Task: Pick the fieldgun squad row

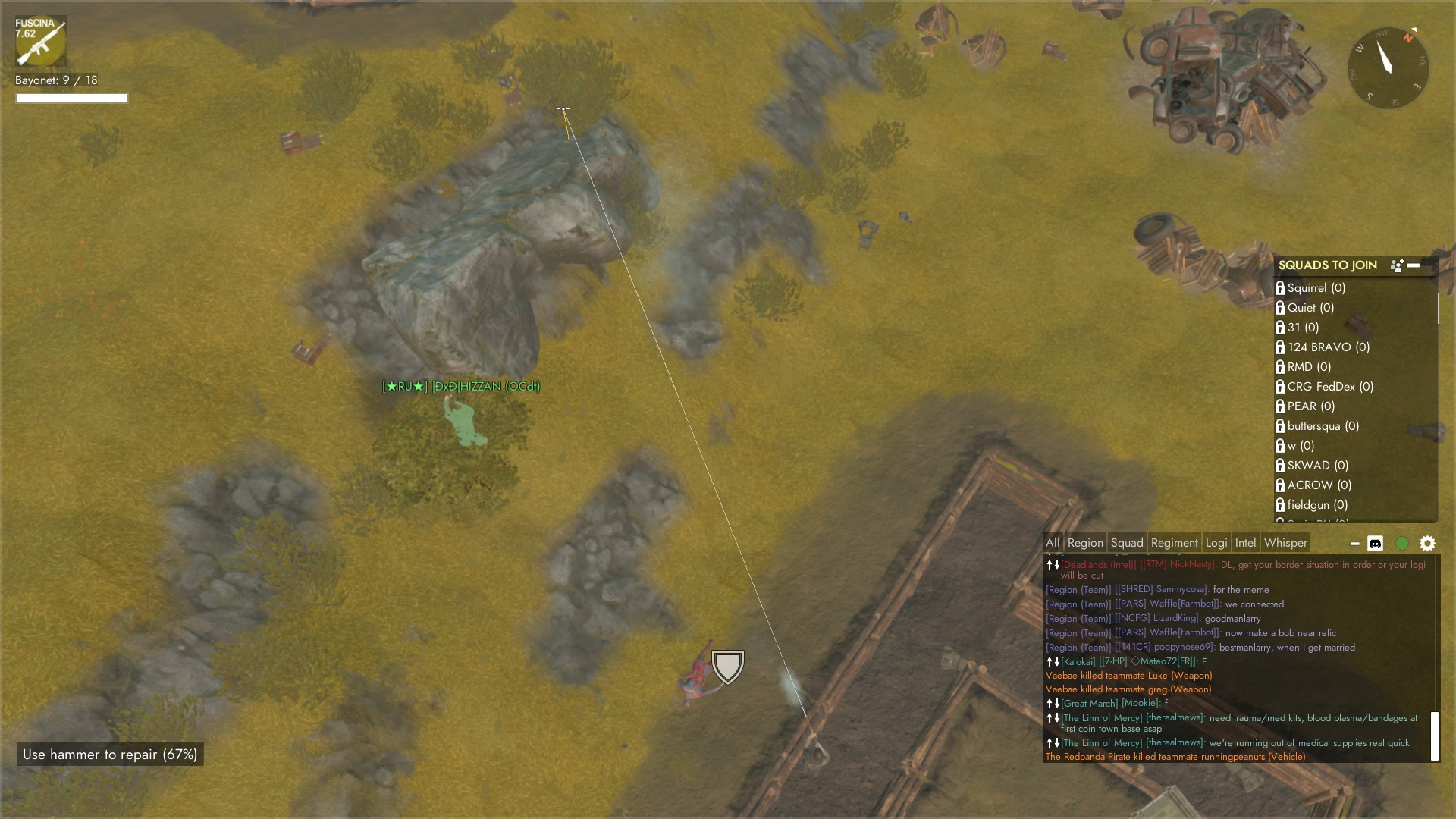Action: tap(1316, 505)
